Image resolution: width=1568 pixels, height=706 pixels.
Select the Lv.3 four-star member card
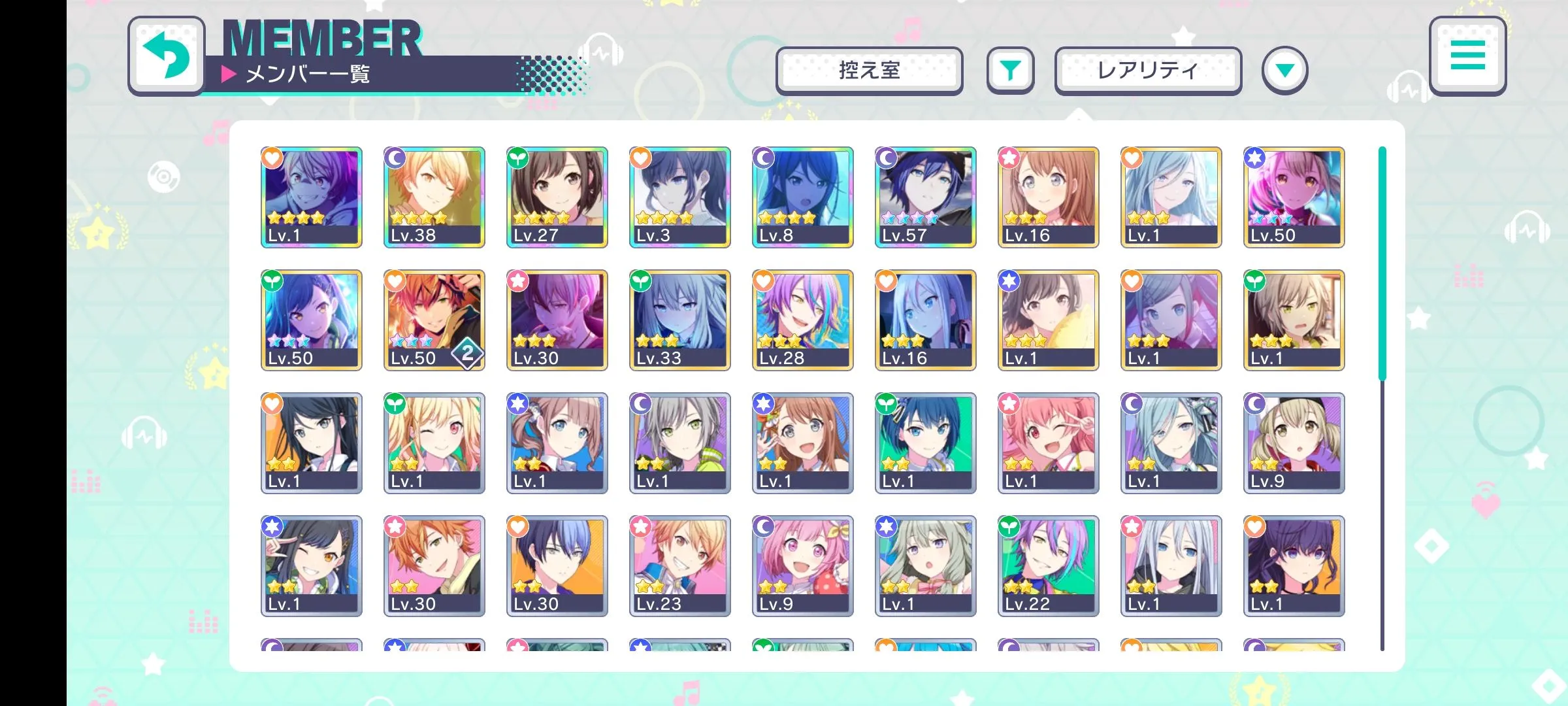tap(680, 197)
